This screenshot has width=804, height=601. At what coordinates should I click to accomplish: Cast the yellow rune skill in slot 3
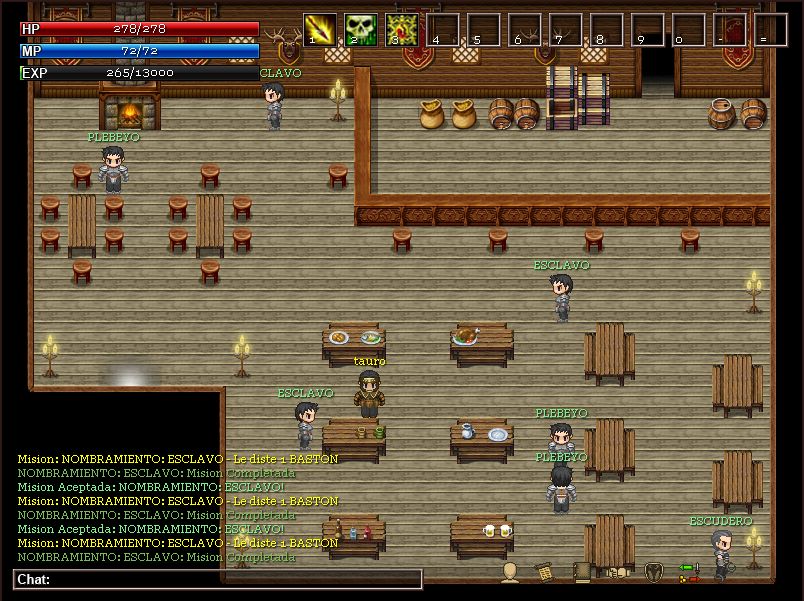pos(402,29)
